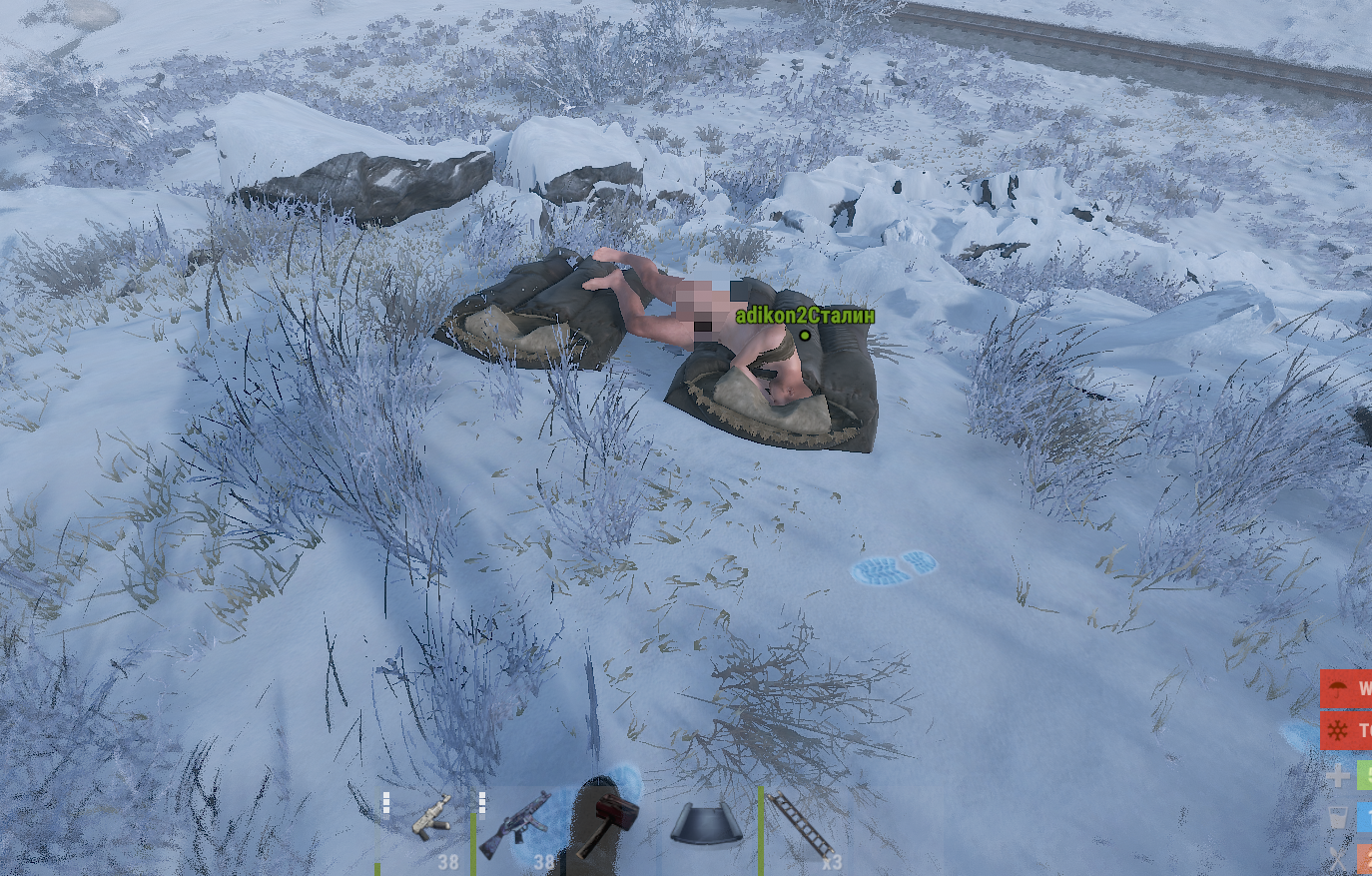
Task: Equip the dark MP5 with stock
Action: click(x=516, y=825)
